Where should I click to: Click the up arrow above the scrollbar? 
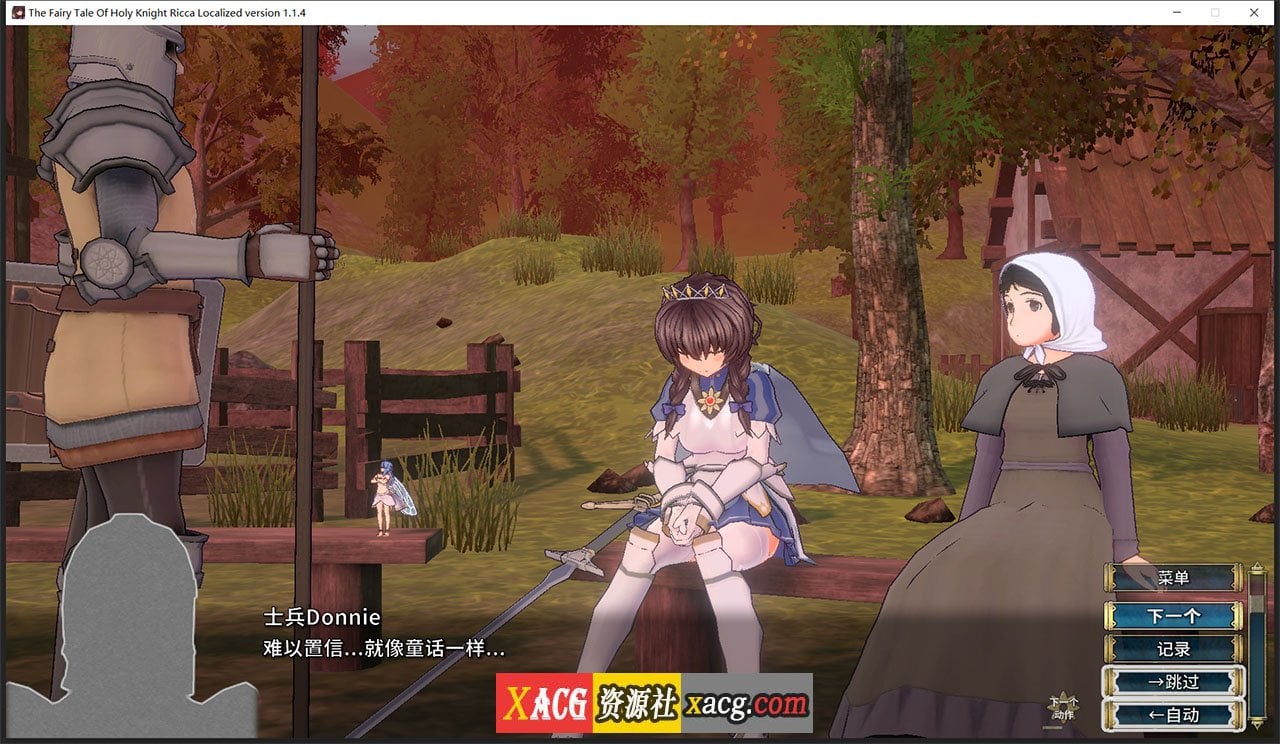tap(1257, 566)
